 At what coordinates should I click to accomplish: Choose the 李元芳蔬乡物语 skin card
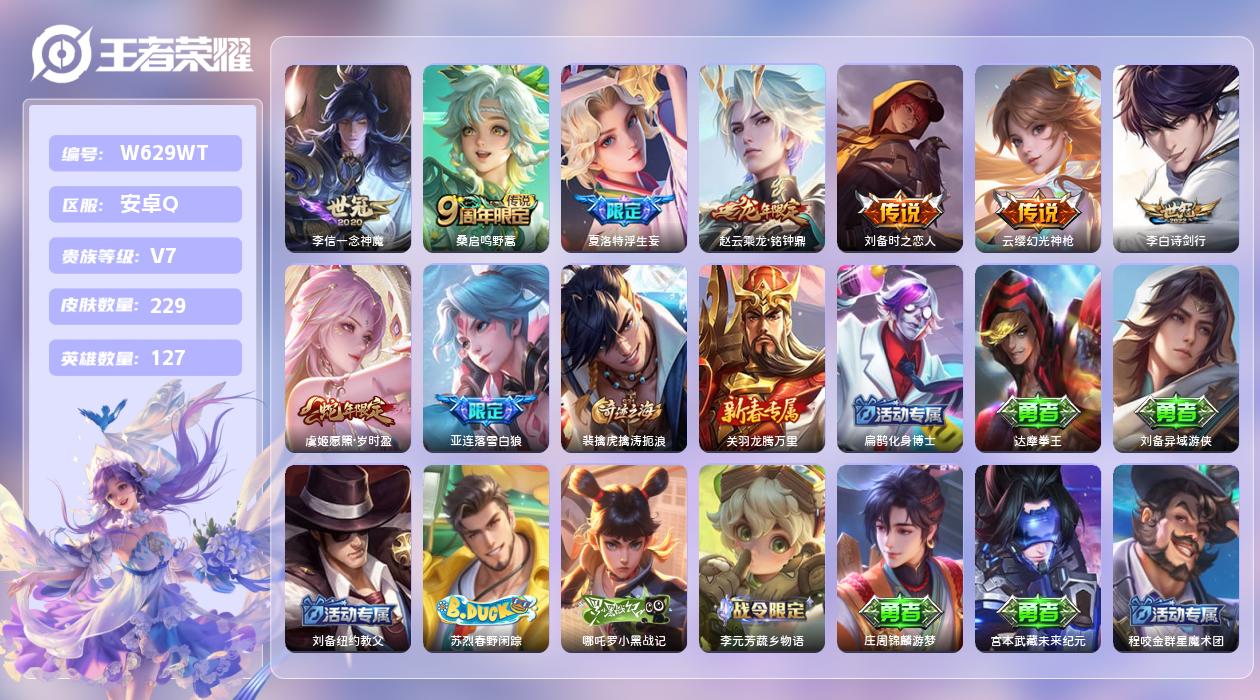coord(762,558)
